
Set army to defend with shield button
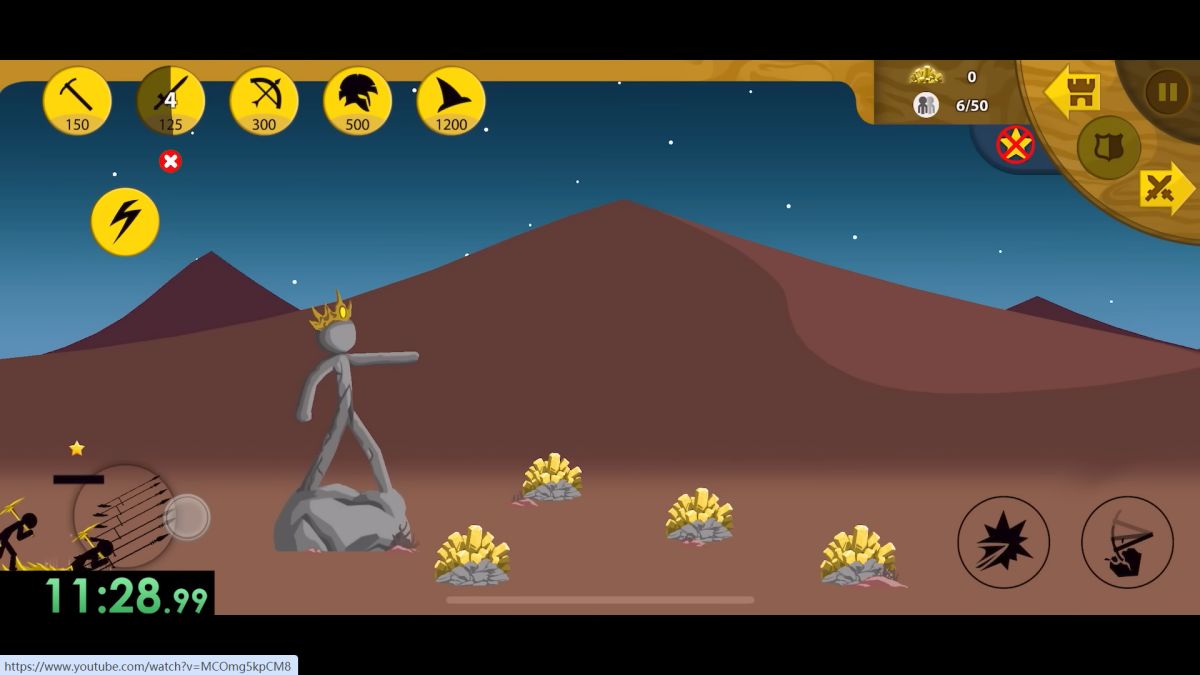[1108, 147]
